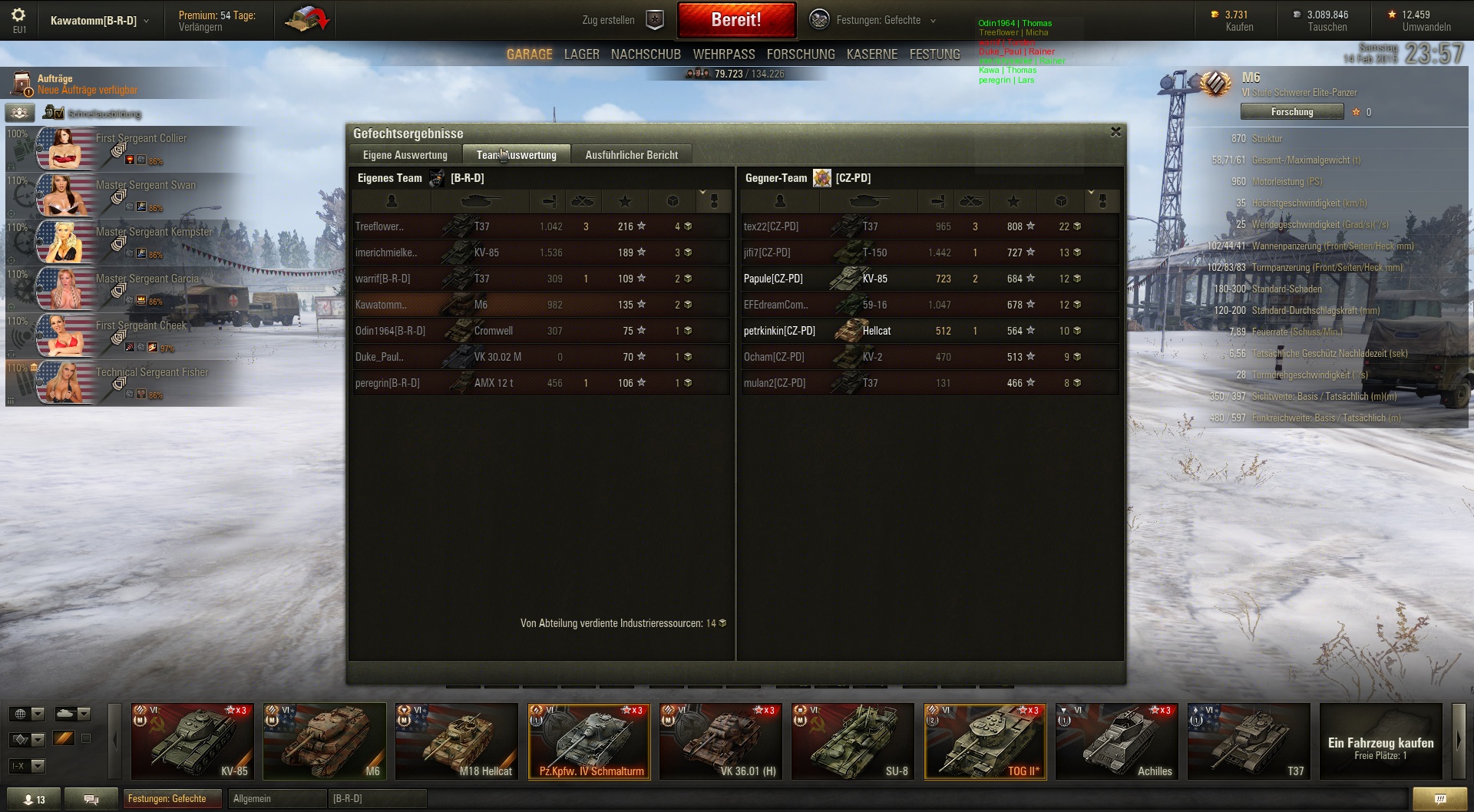Choose the M18 Hellcat tank tile
The image size is (1474, 812).
(x=457, y=741)
